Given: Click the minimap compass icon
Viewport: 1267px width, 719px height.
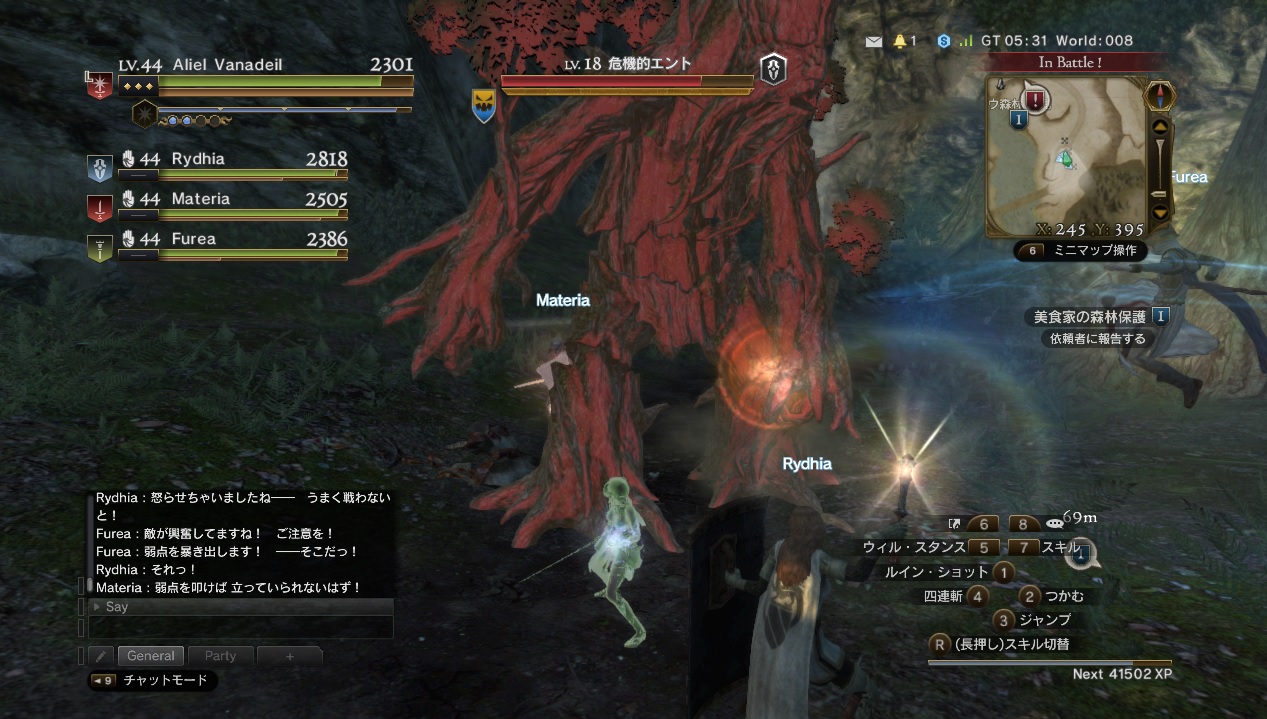Looking at the screenshot, I should point(1160,96).
